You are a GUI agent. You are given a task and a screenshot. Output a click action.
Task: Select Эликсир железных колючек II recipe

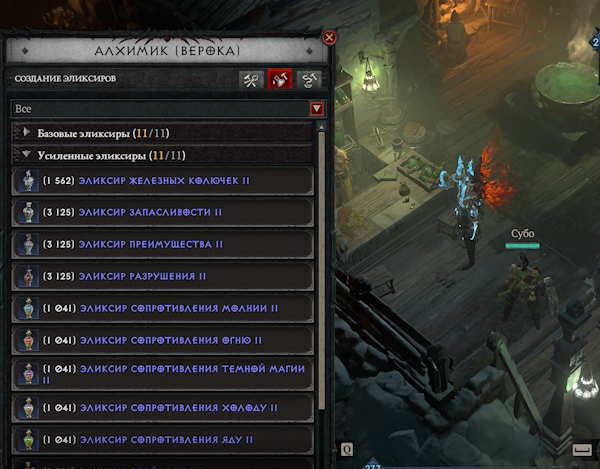pos(163,181)
